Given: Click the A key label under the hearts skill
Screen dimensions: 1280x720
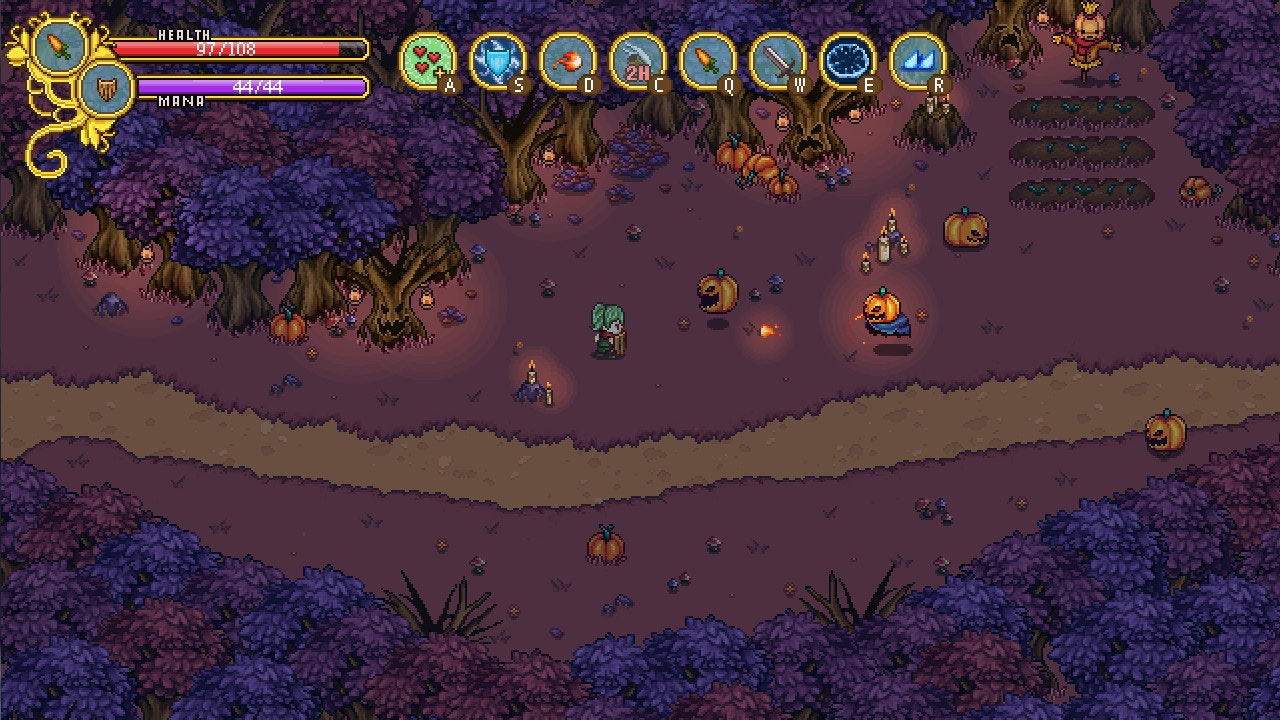Looking at the screenshot, I should point(449,86).
